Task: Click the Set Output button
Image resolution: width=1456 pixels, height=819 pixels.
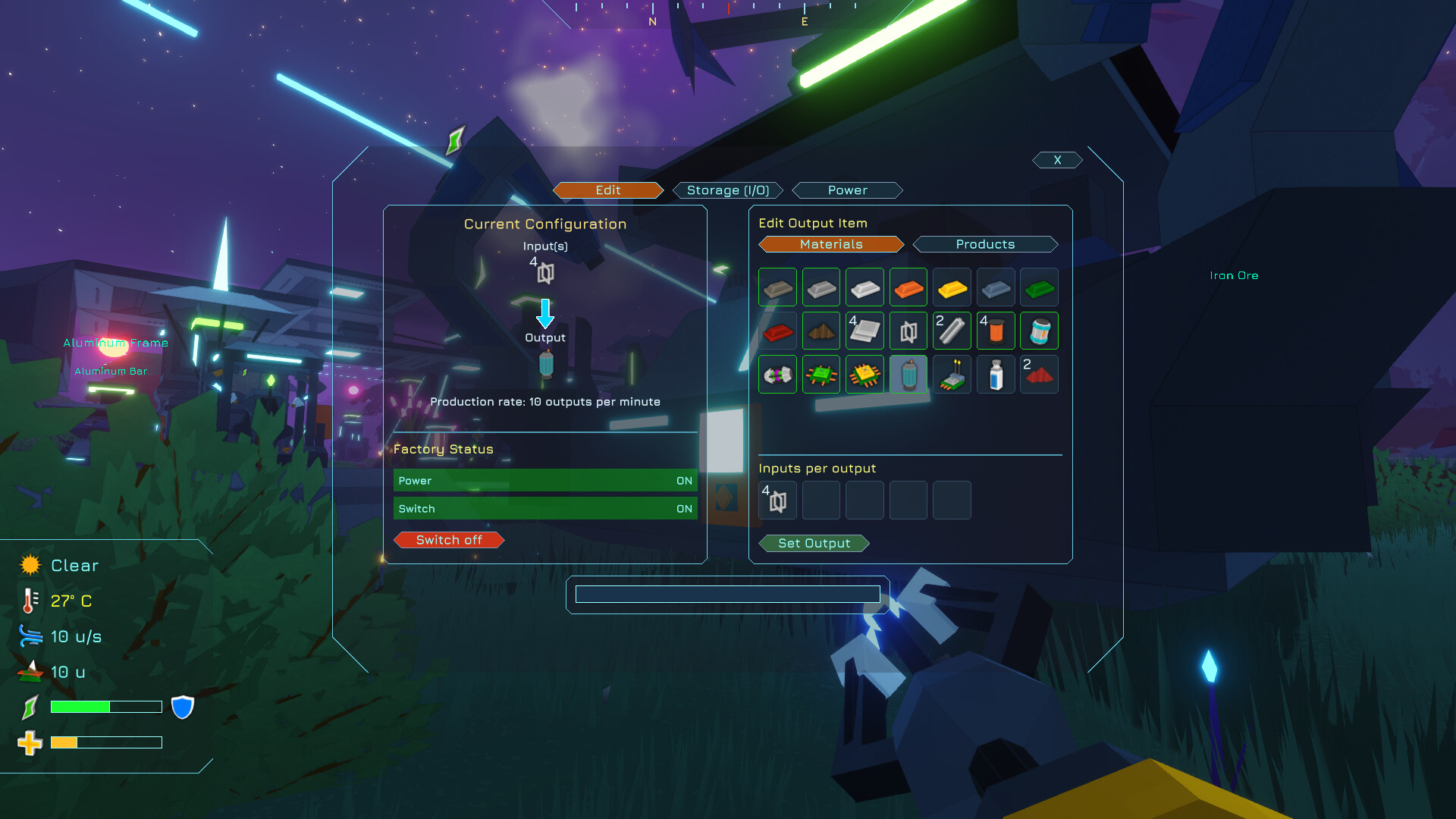Action: (x=813, y=543)
